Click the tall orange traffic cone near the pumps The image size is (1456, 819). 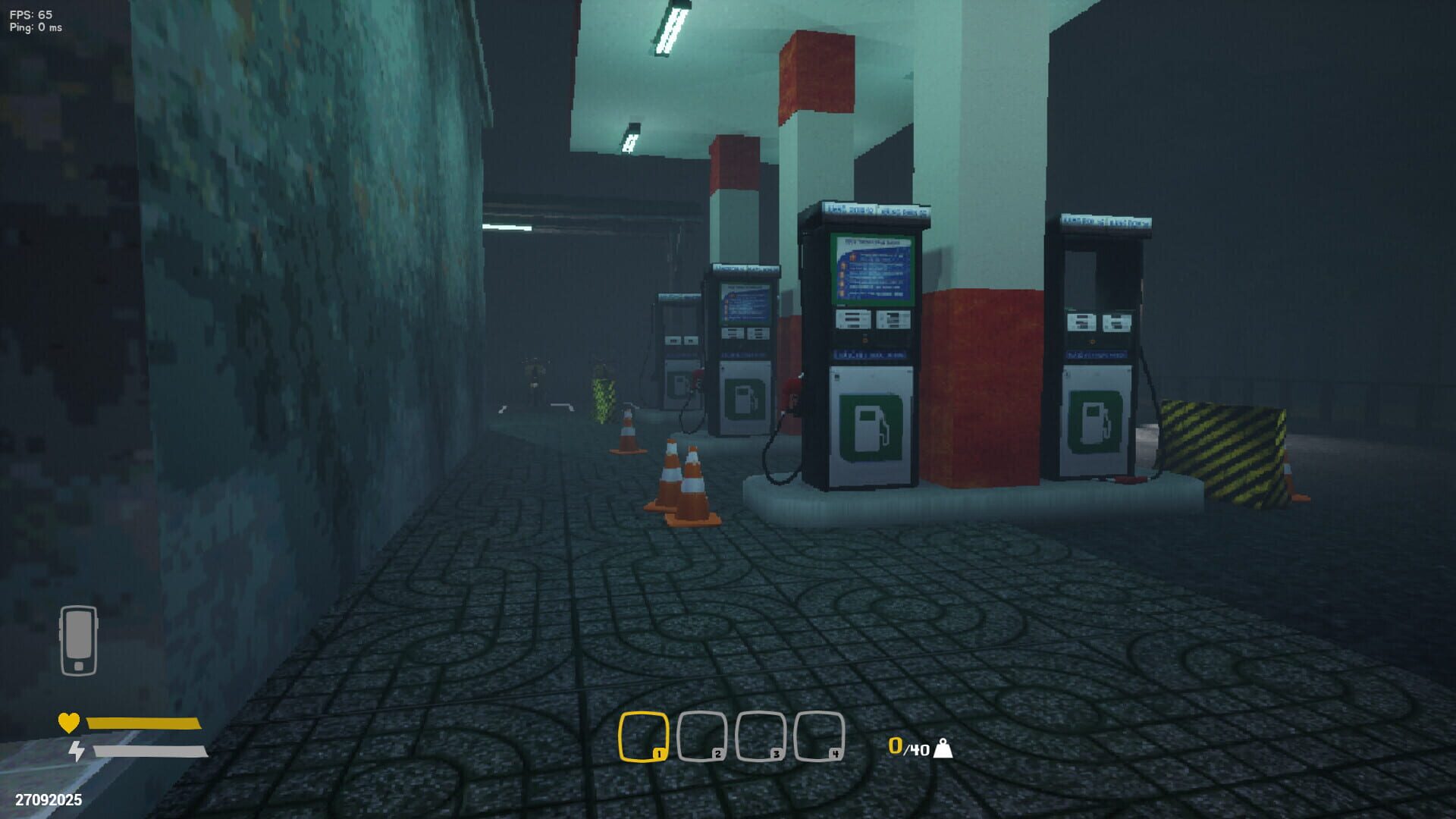670,478
